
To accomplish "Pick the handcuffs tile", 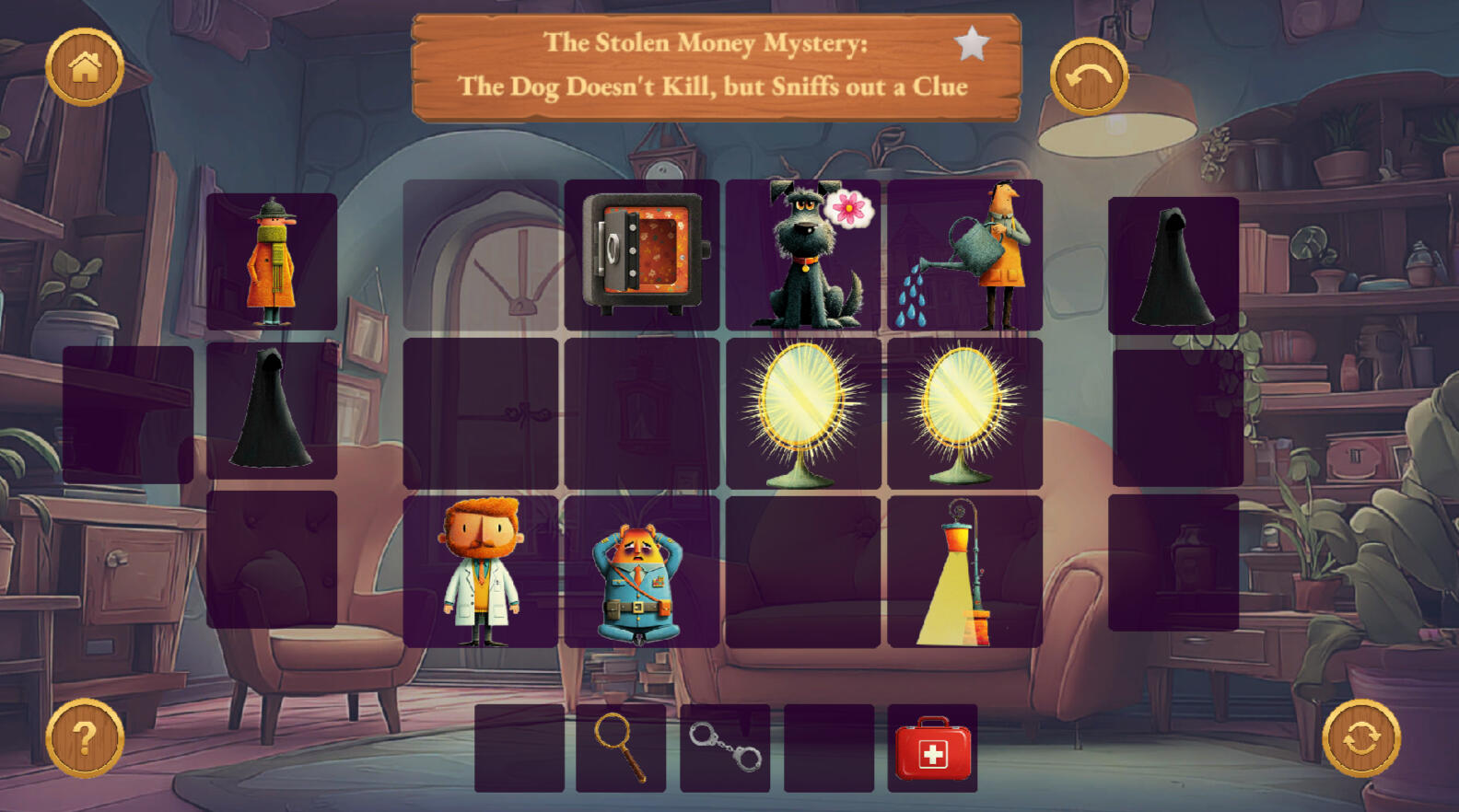I will (725, 748).
